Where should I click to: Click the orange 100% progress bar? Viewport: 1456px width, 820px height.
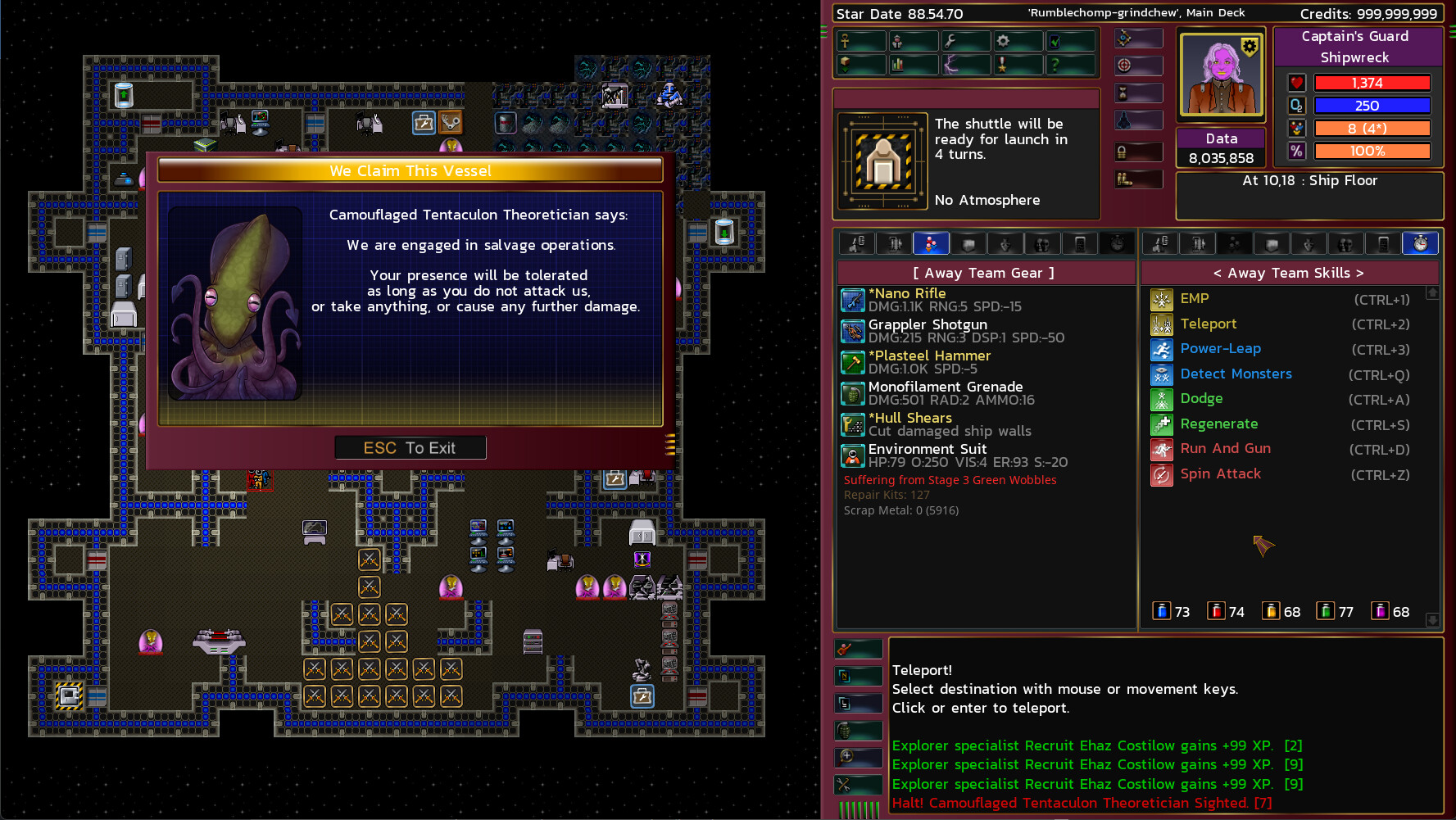(x=1372, y=151)
